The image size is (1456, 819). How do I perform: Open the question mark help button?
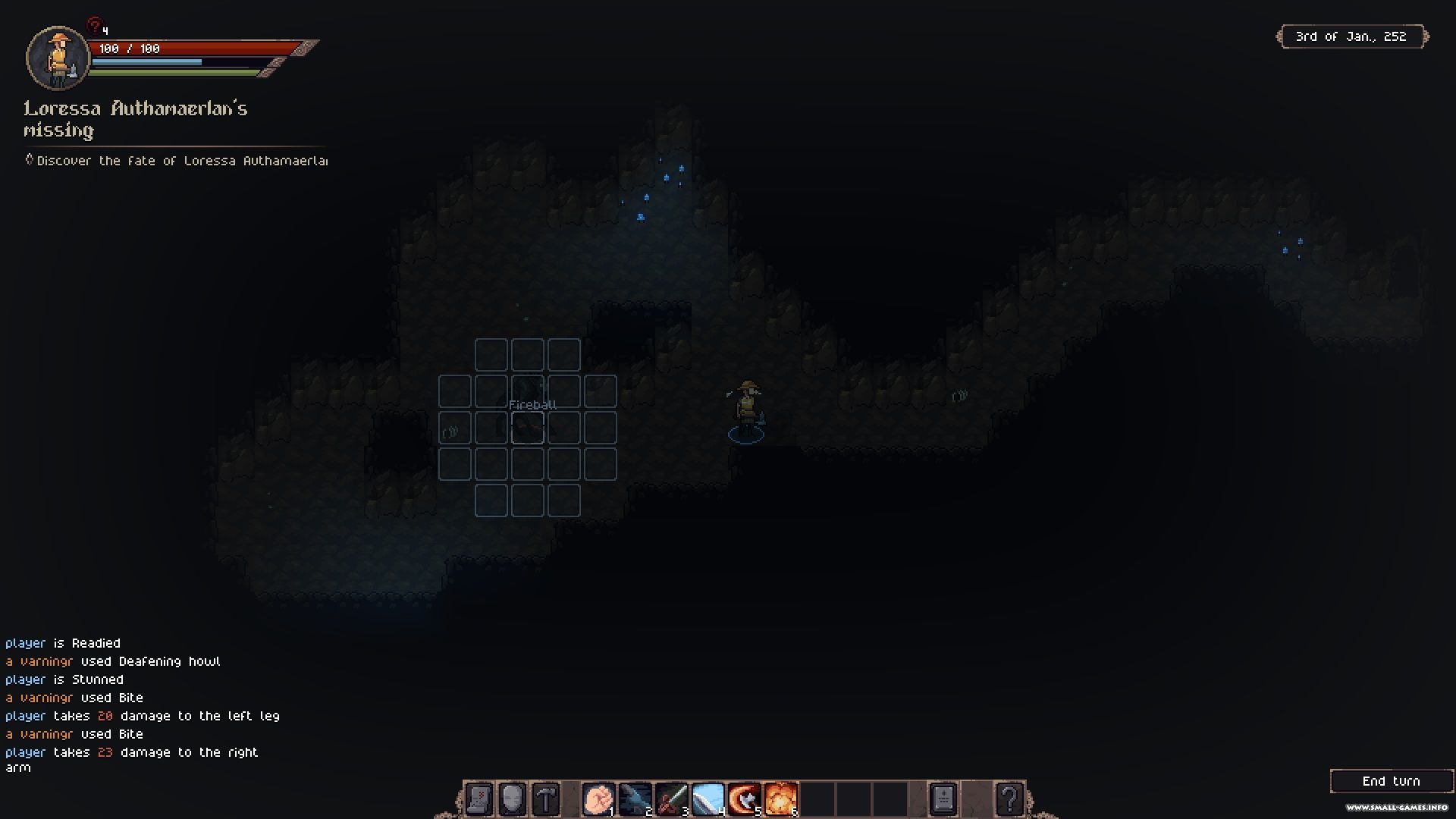(x=1009, y=799)
